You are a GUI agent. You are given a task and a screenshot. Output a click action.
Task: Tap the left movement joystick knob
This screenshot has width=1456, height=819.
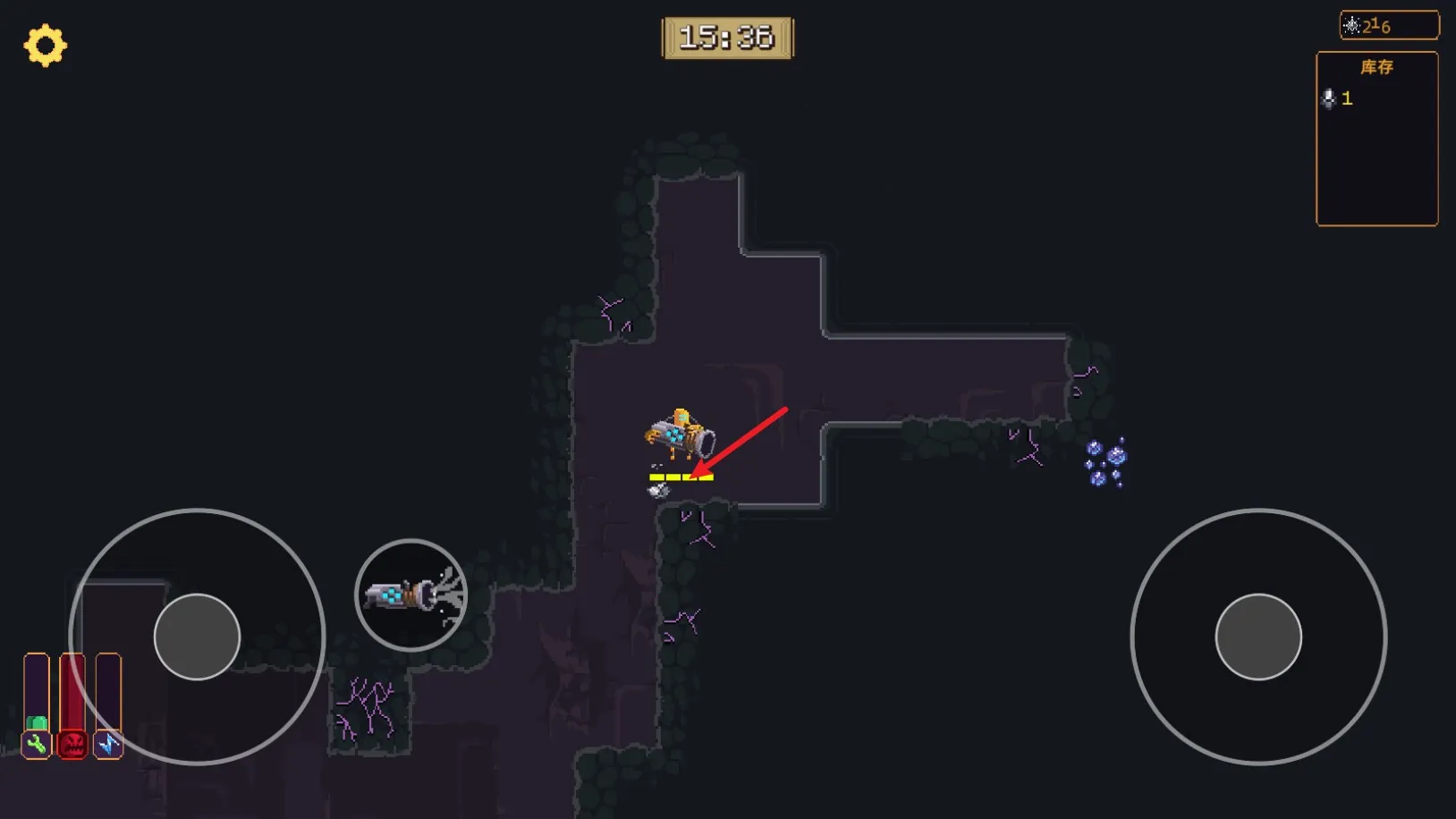(x=197, y=637)
